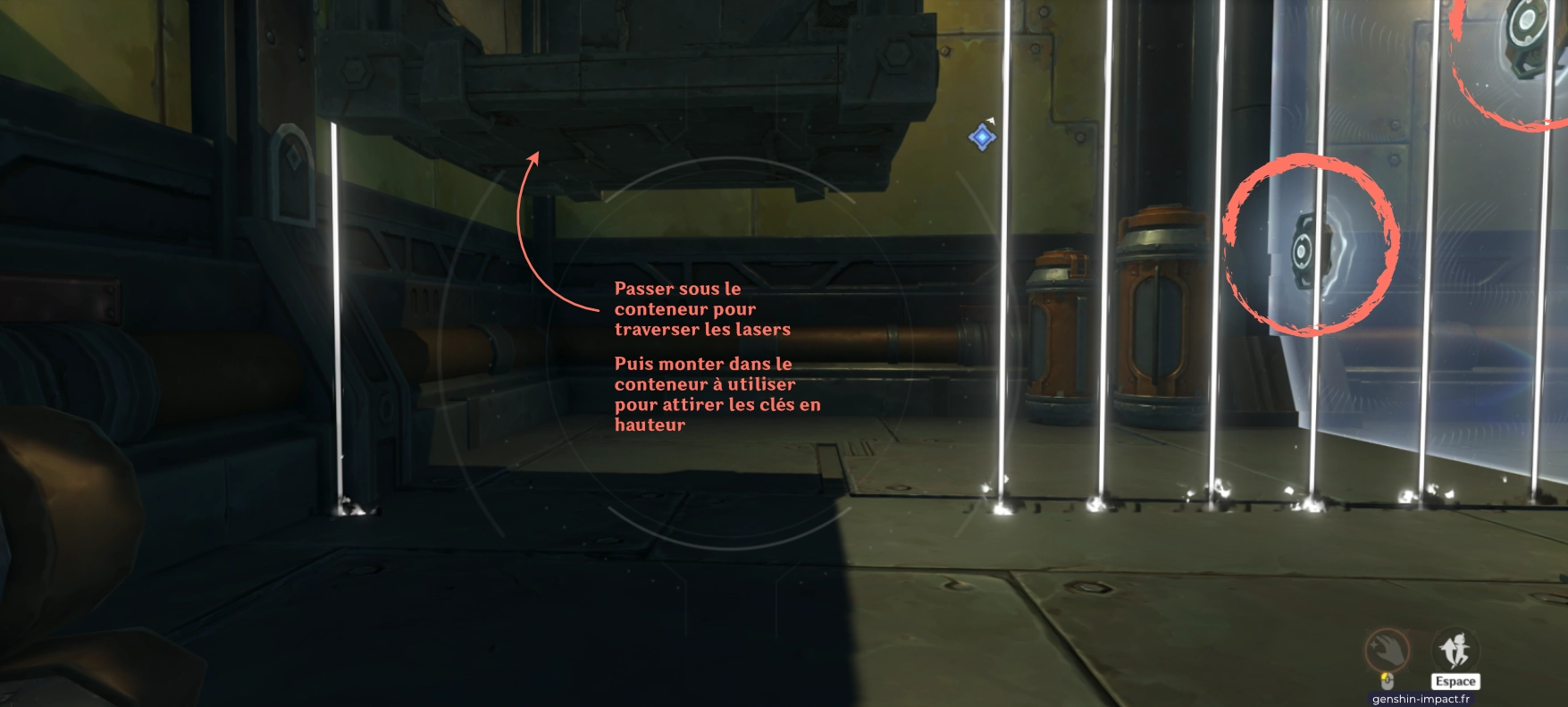The width and height of the screenshot is (1568, 707).
Task: Select the blue diamond objective marker
Action: (982, 138)
